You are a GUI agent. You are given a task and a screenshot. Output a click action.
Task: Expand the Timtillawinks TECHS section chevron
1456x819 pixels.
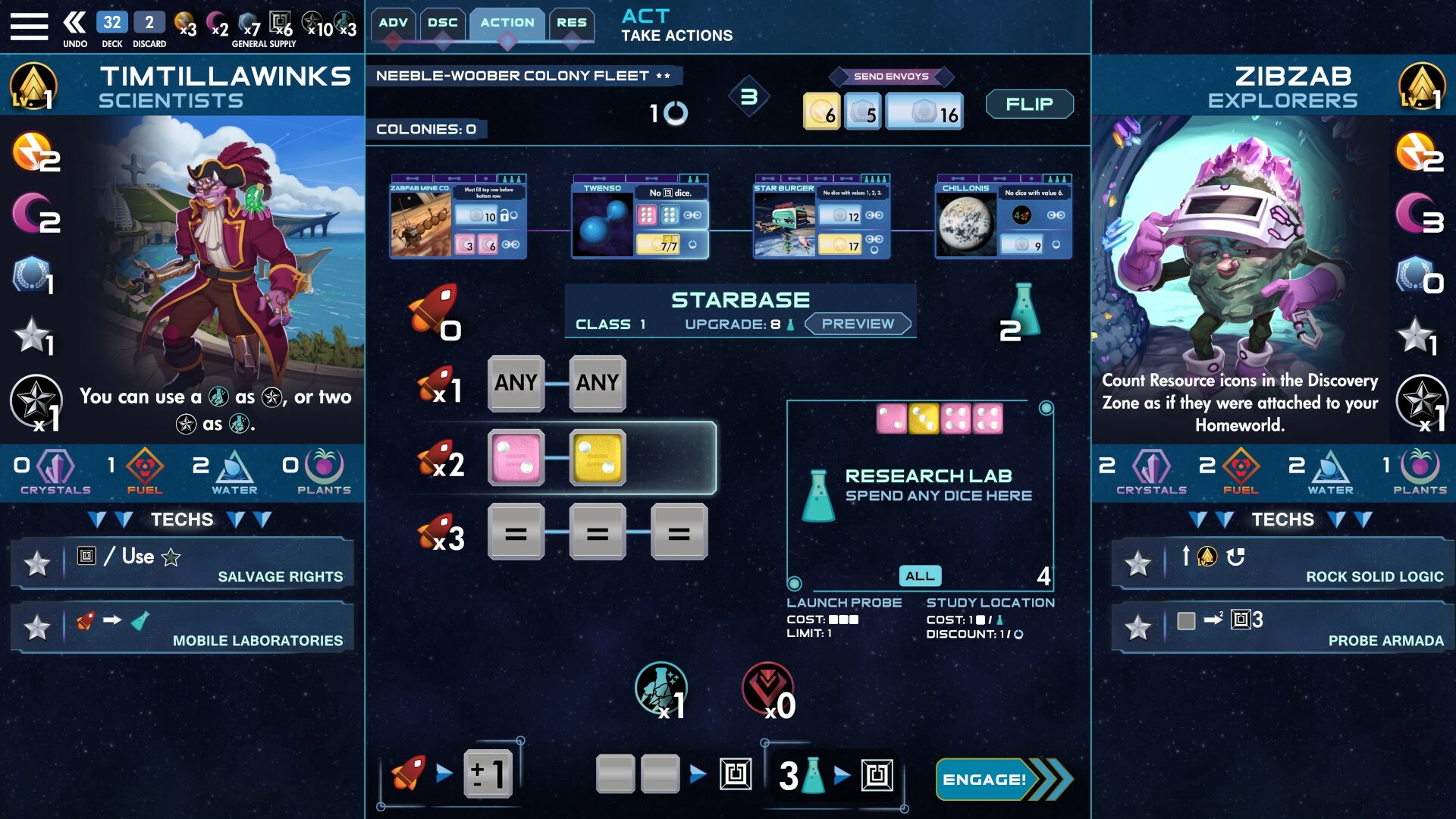pyautogui.click(x=96, y=520)
